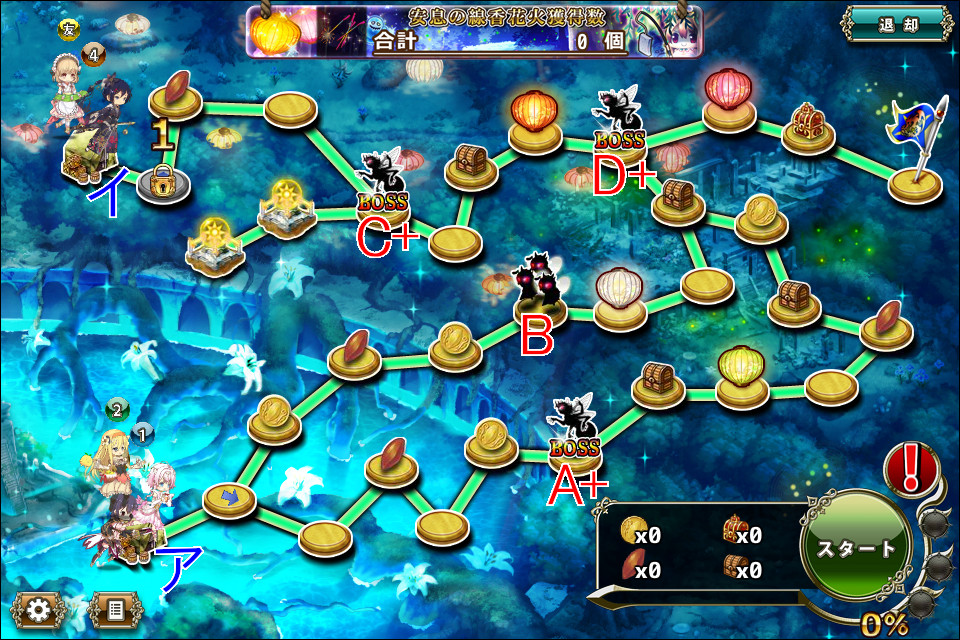
Task: Open the document list button
Action: click(x=116, y=608)
